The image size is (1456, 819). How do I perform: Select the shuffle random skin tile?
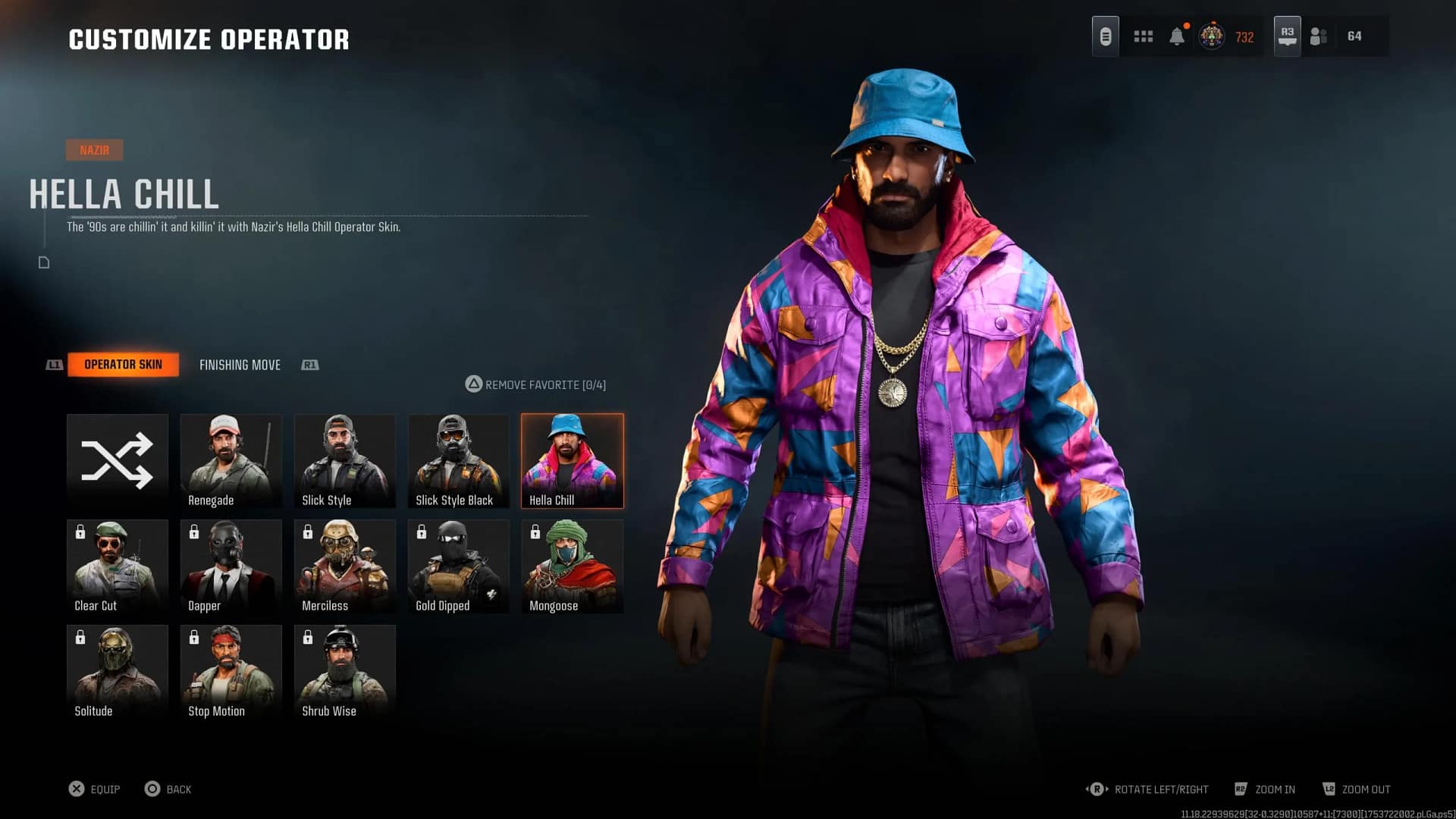click(117, 460)
